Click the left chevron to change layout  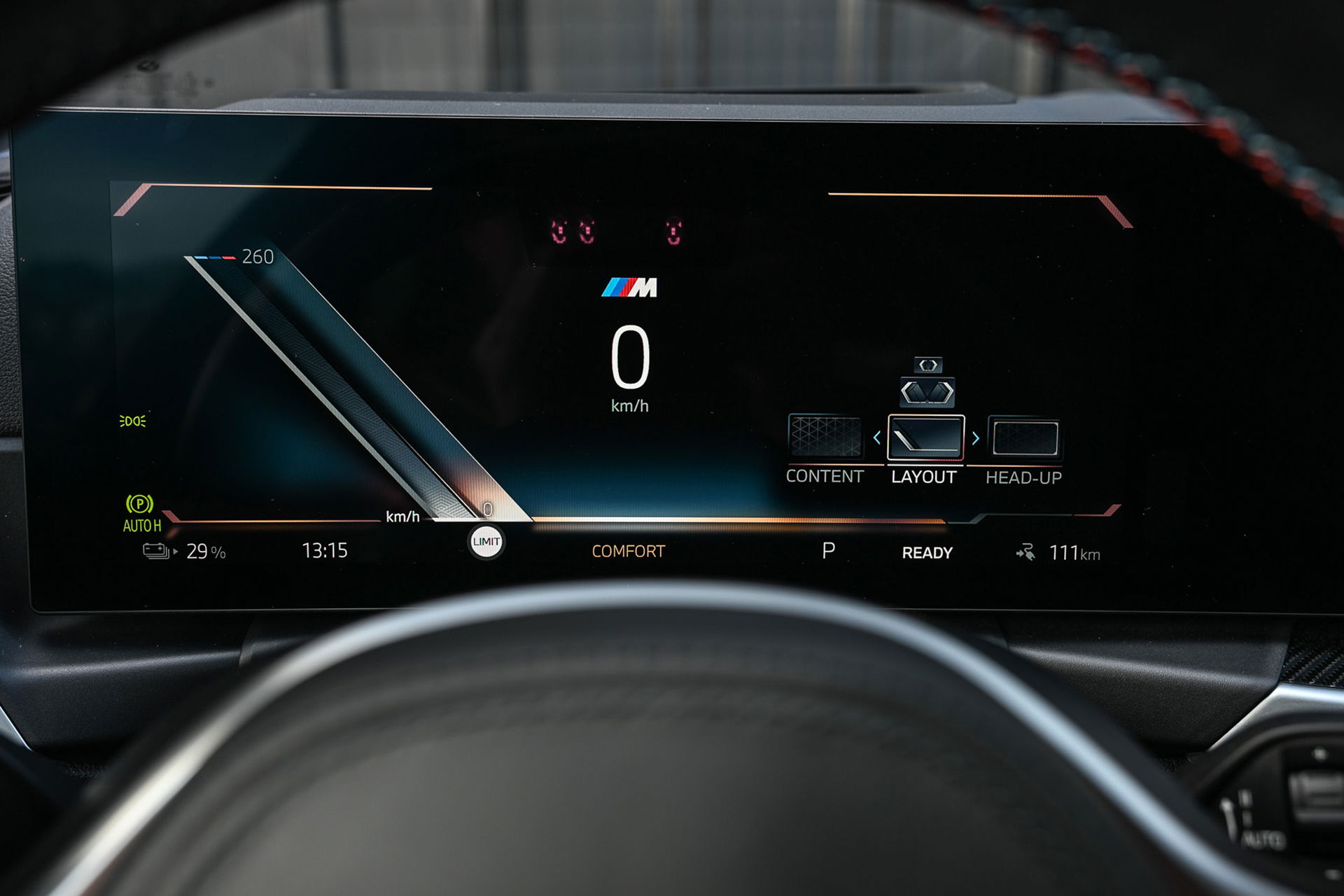(877, 437)
